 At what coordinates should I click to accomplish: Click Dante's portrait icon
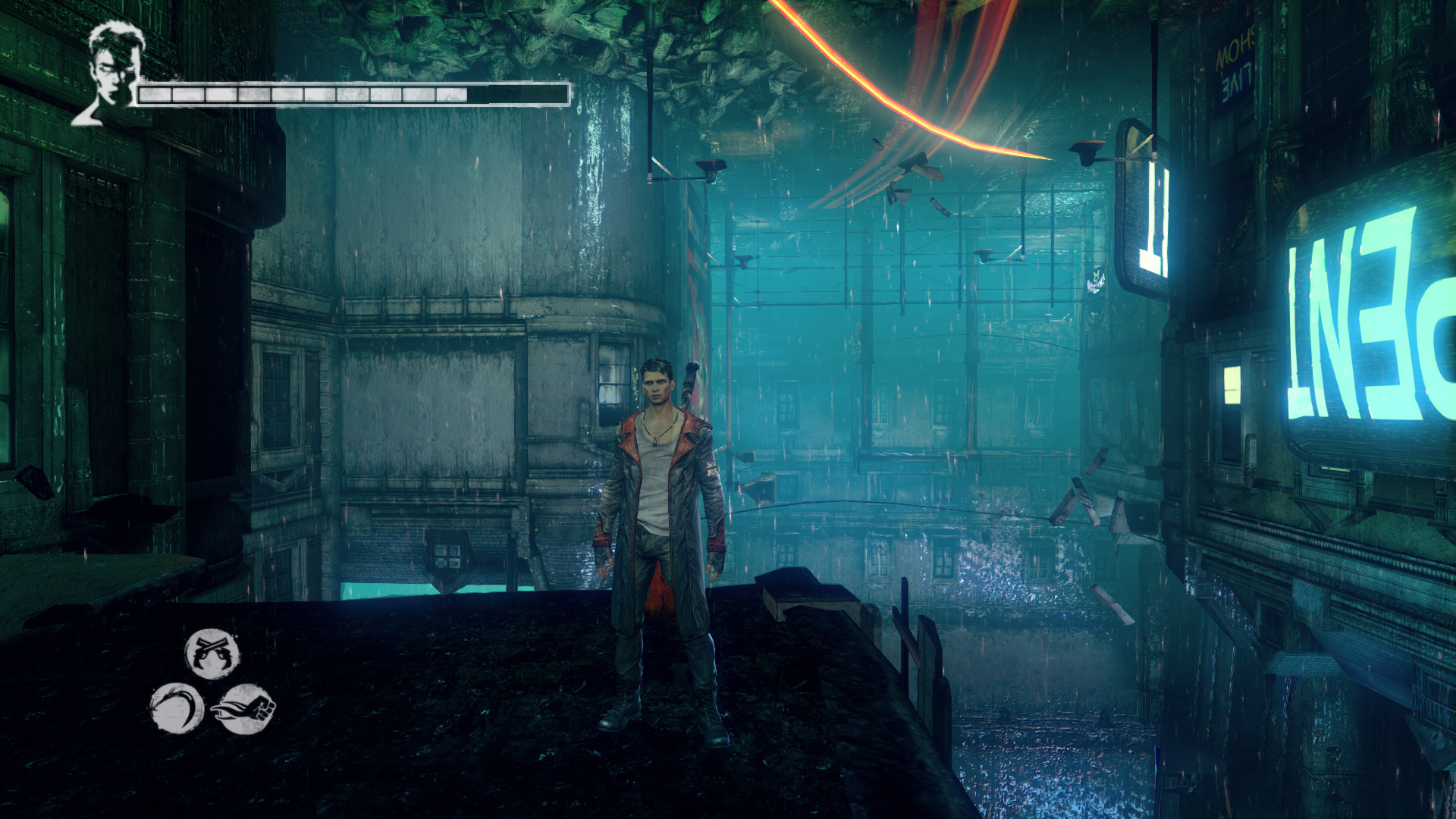click(x=111, y=72)
